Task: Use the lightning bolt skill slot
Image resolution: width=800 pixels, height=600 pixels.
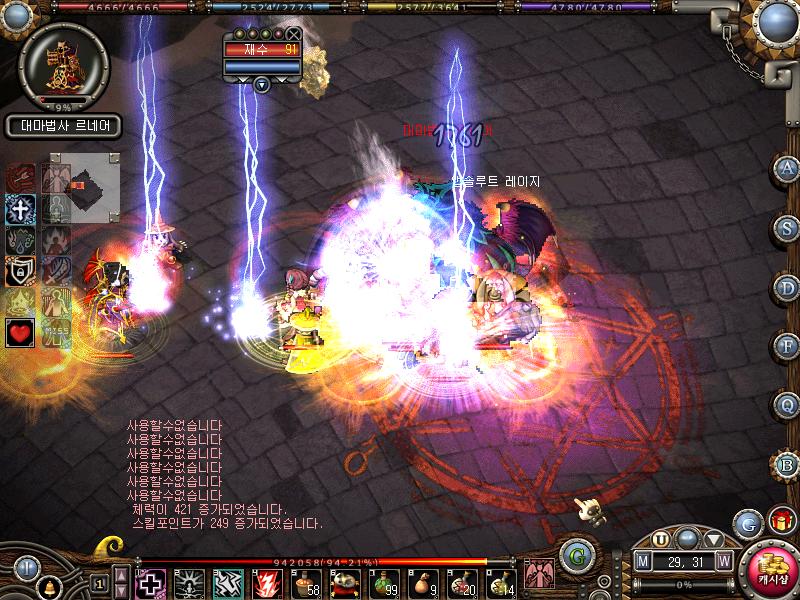Action: 267,583
